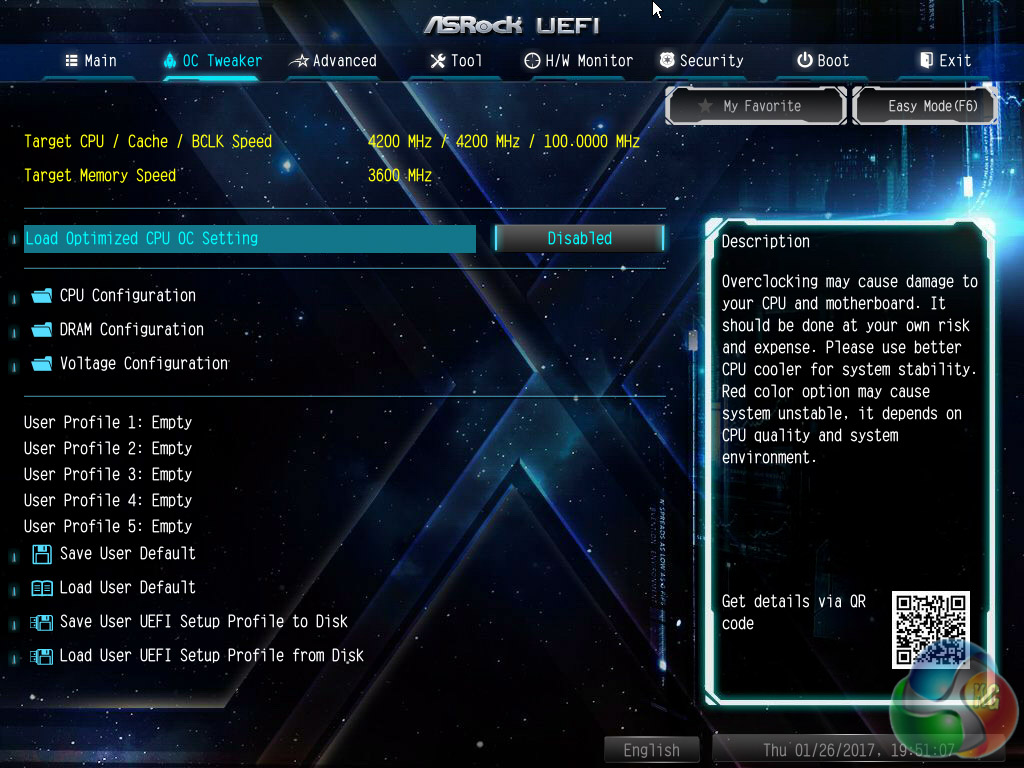Enter DRAM Configuration submenu
Screen dimensions: 1024x768
click(x=131, y=330)
